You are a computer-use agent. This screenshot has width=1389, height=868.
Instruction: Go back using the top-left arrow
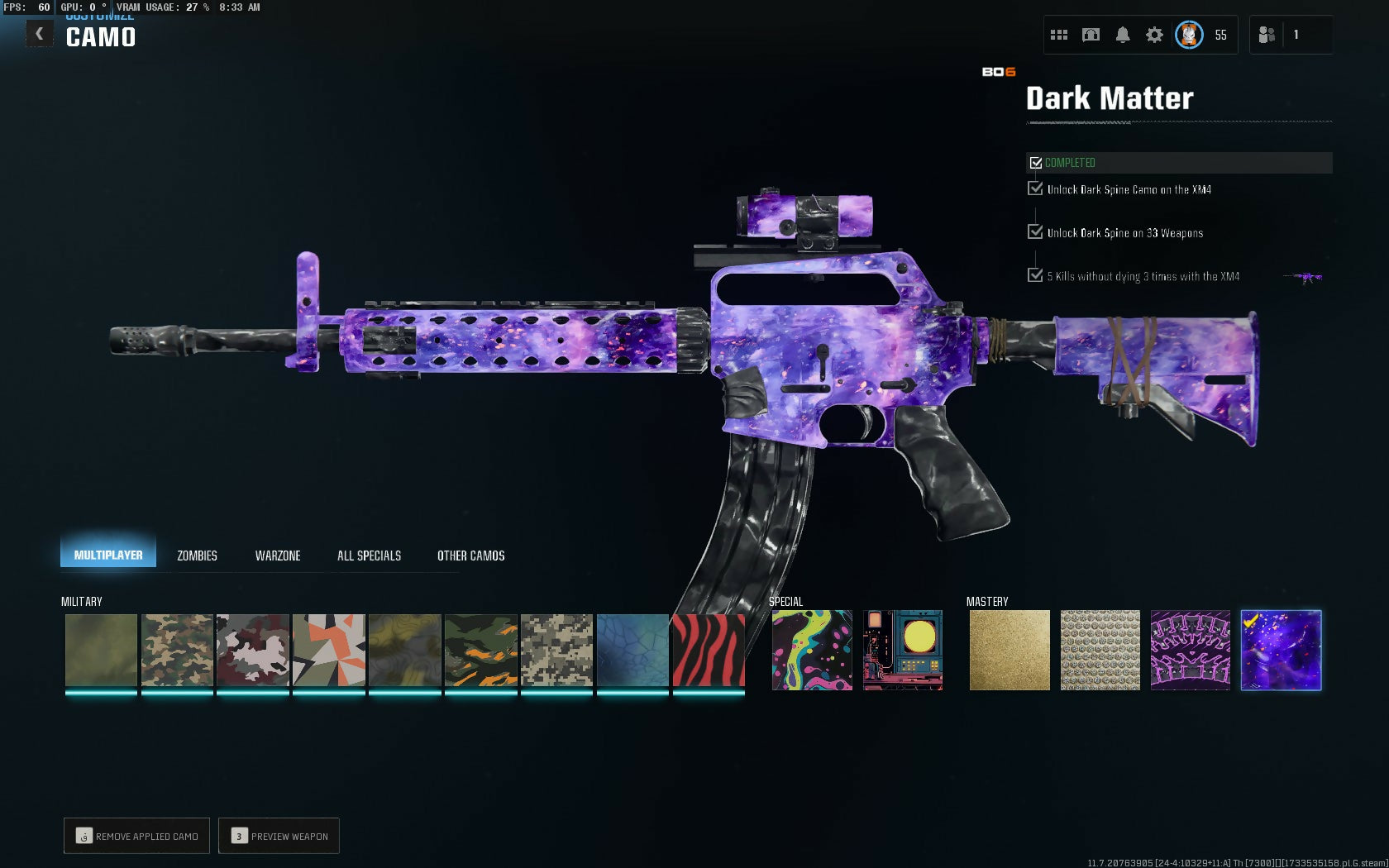pos(39,34)
